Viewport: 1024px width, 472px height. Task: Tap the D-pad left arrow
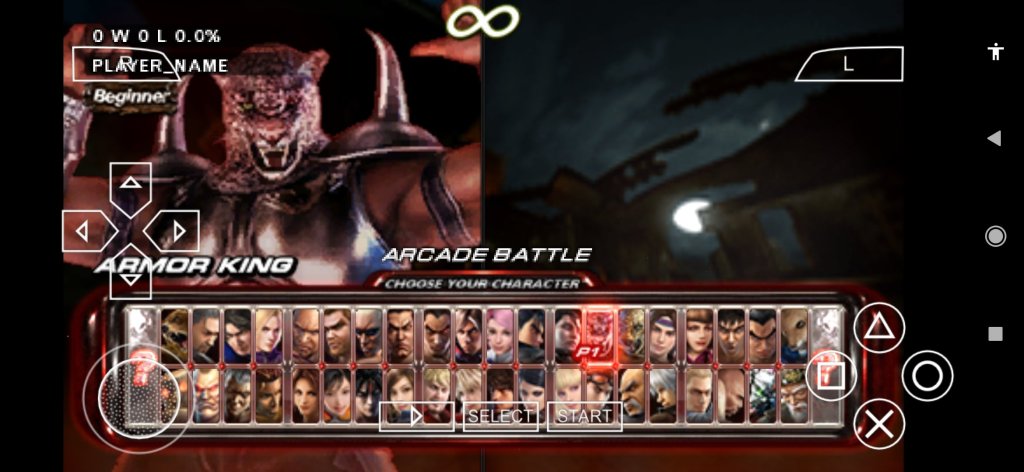pos(84,232)
